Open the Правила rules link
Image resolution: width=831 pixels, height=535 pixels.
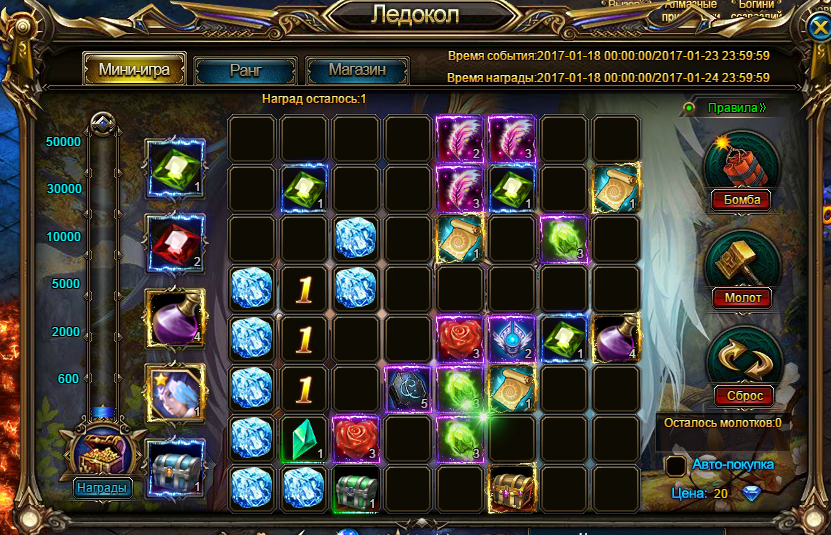(x=736, y=108)
